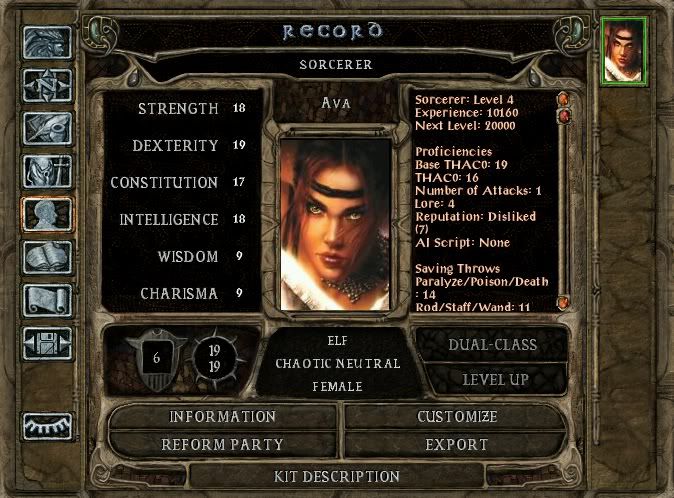Click the closed-eye icon below the sidebar
674x498 pixels.
[47, 426]
